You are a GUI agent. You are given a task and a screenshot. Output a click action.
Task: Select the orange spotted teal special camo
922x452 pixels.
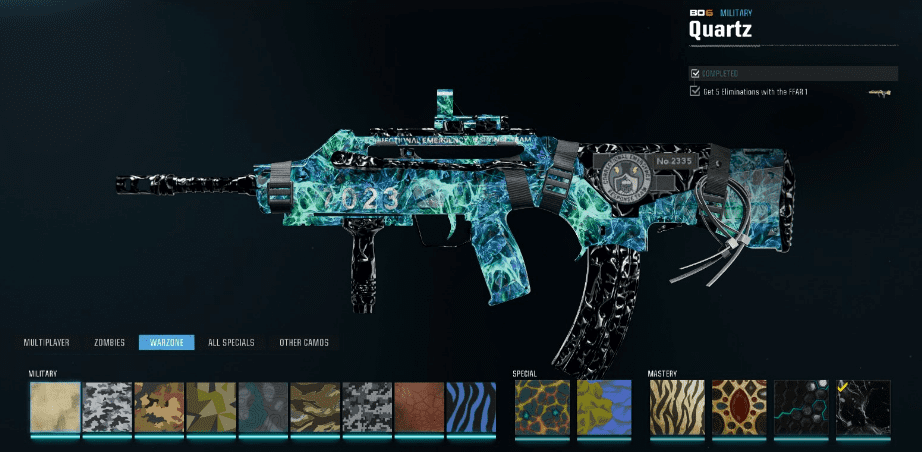[542, 407]
